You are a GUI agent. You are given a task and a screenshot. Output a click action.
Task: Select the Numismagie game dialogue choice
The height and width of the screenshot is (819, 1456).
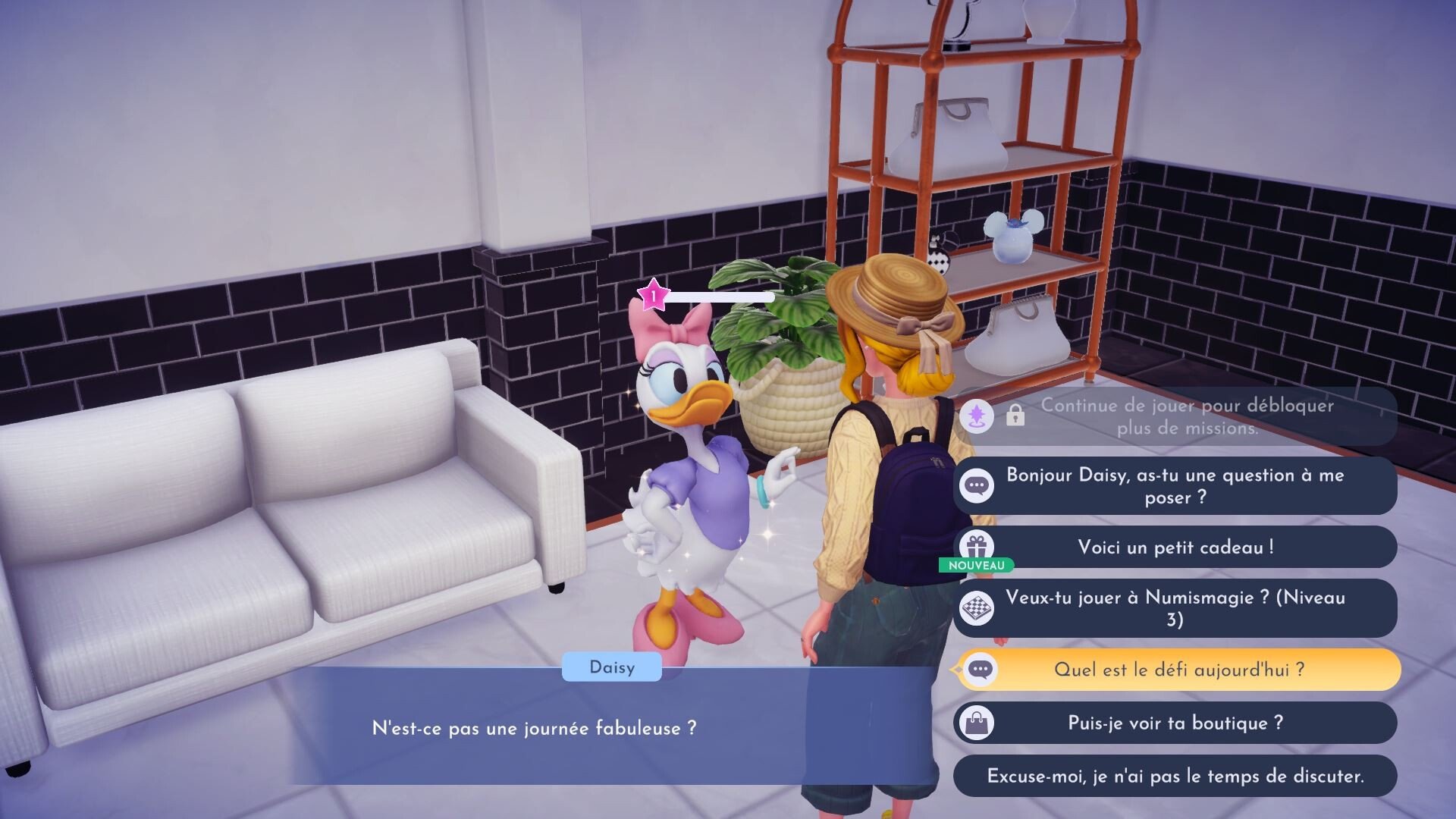click(1175, 608)
